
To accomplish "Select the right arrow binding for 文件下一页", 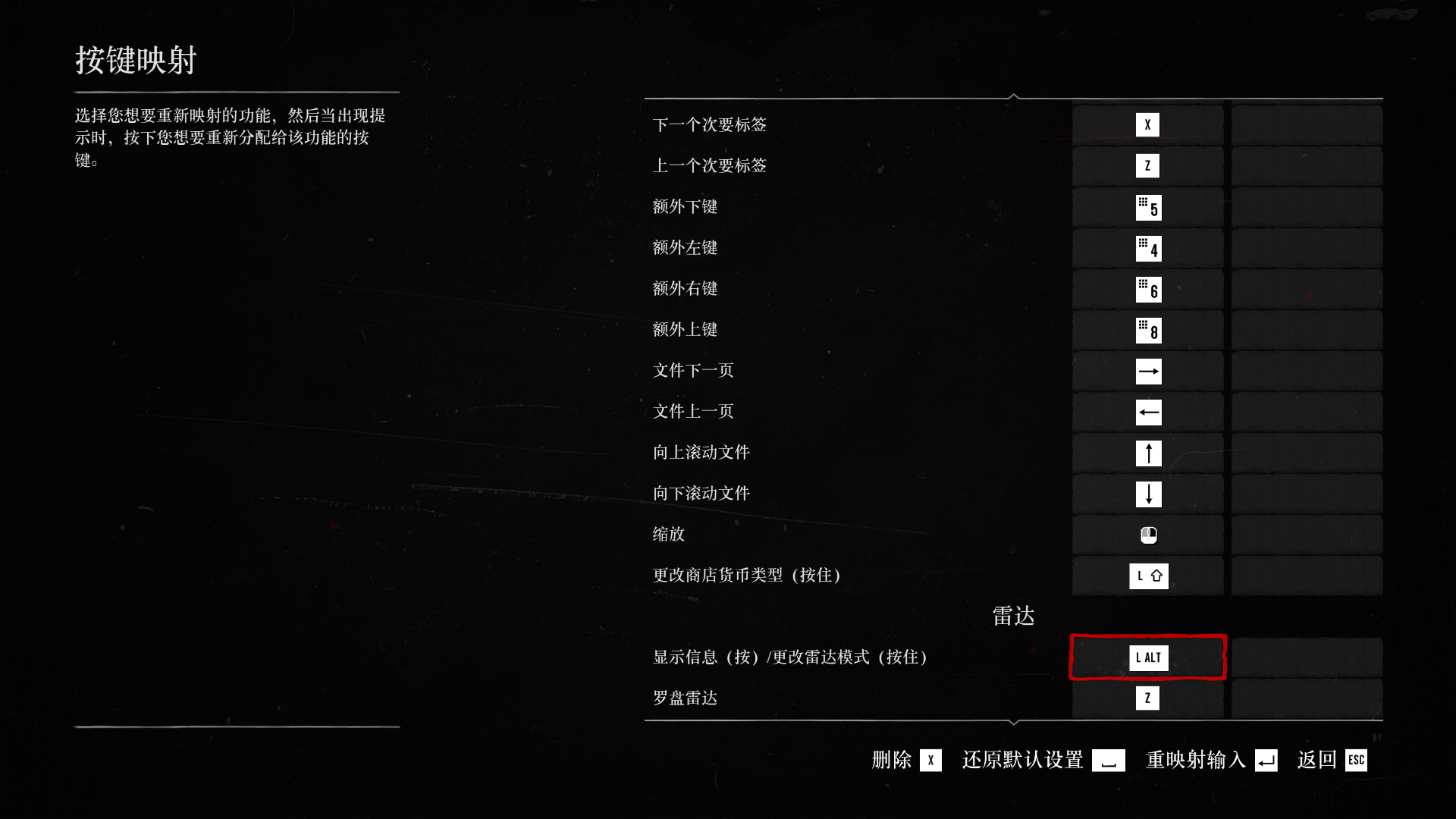I will tap(1147, 370).
